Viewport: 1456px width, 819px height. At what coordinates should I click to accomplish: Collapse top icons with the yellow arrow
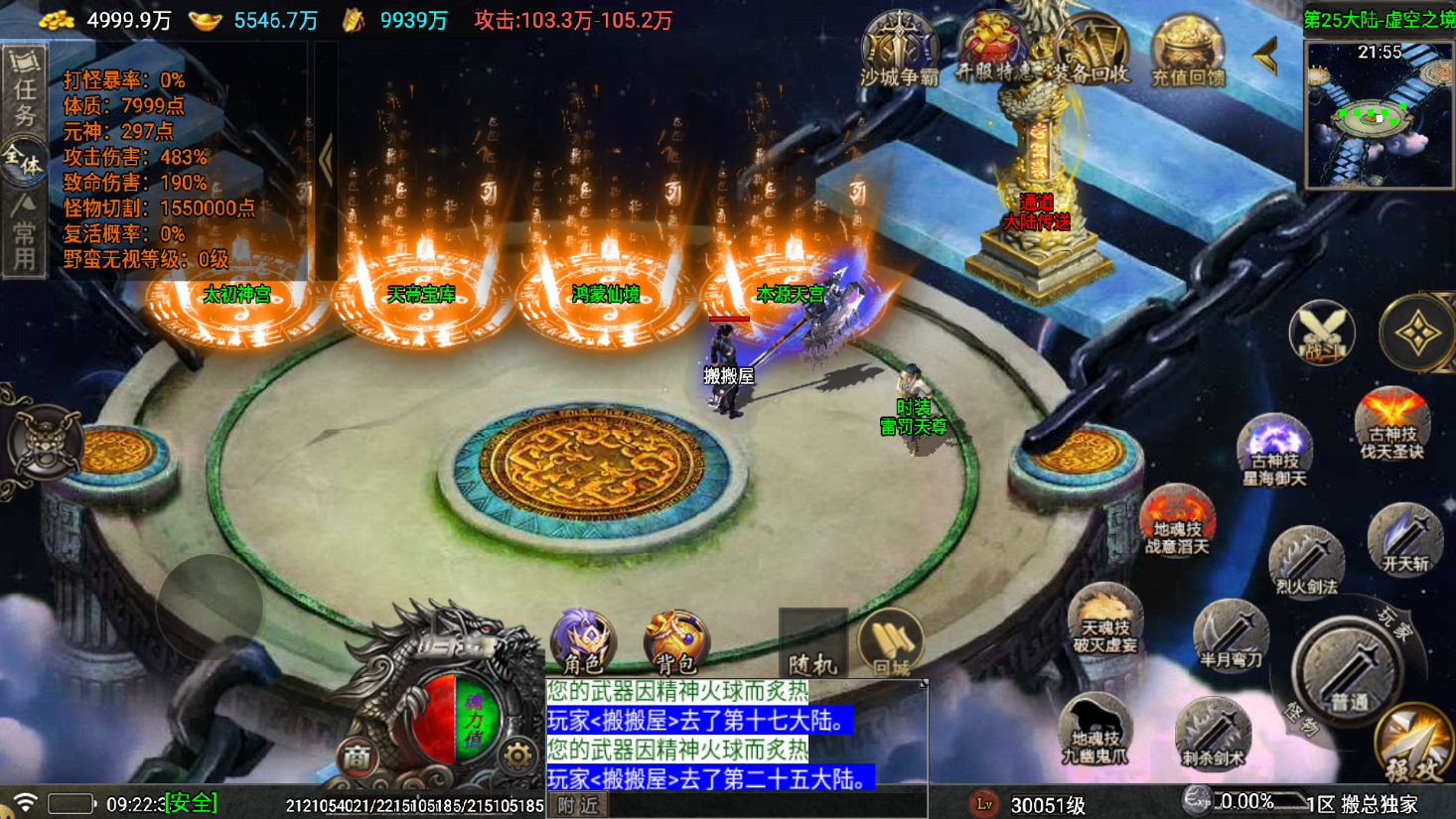pyautogui.click(x=1266, y=57)
